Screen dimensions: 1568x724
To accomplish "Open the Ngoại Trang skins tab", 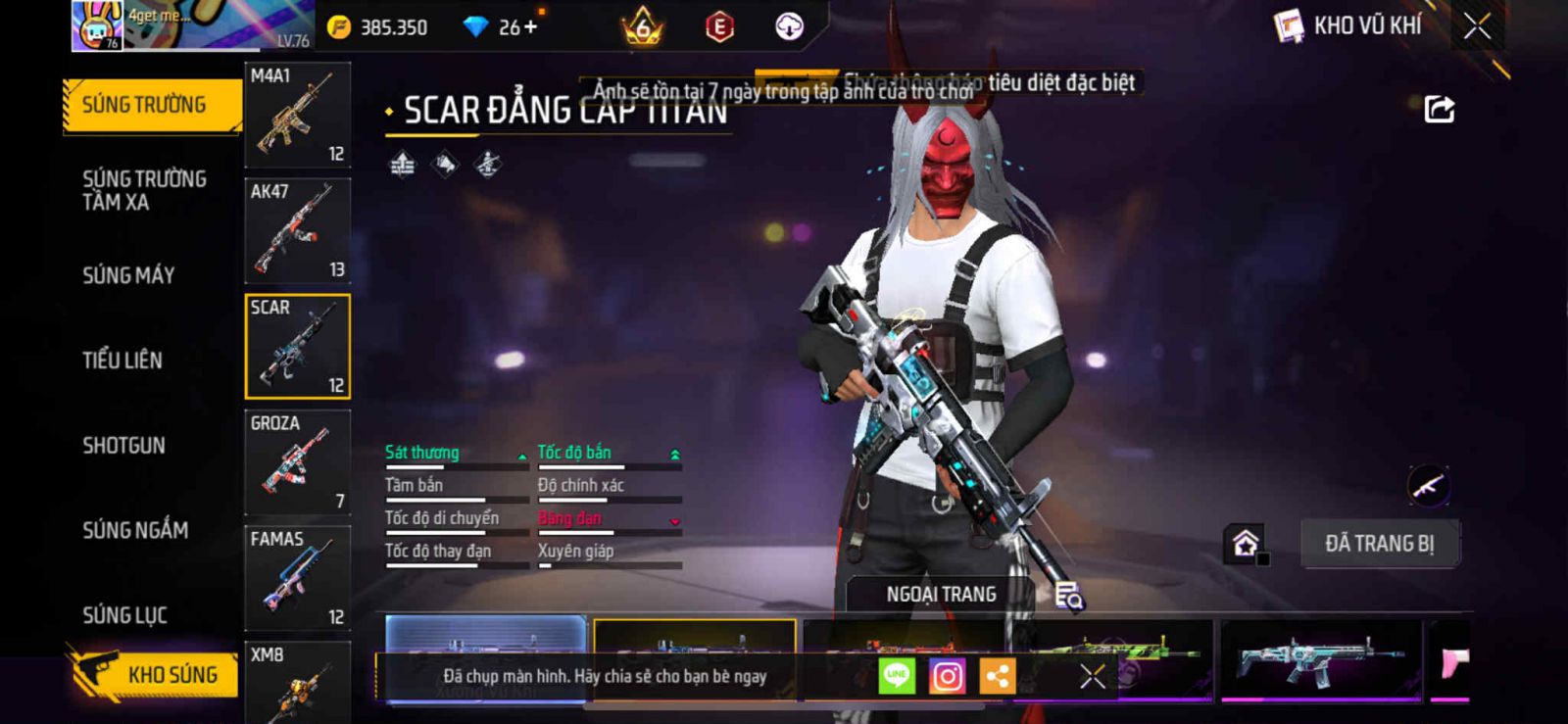I will point(941,595).
